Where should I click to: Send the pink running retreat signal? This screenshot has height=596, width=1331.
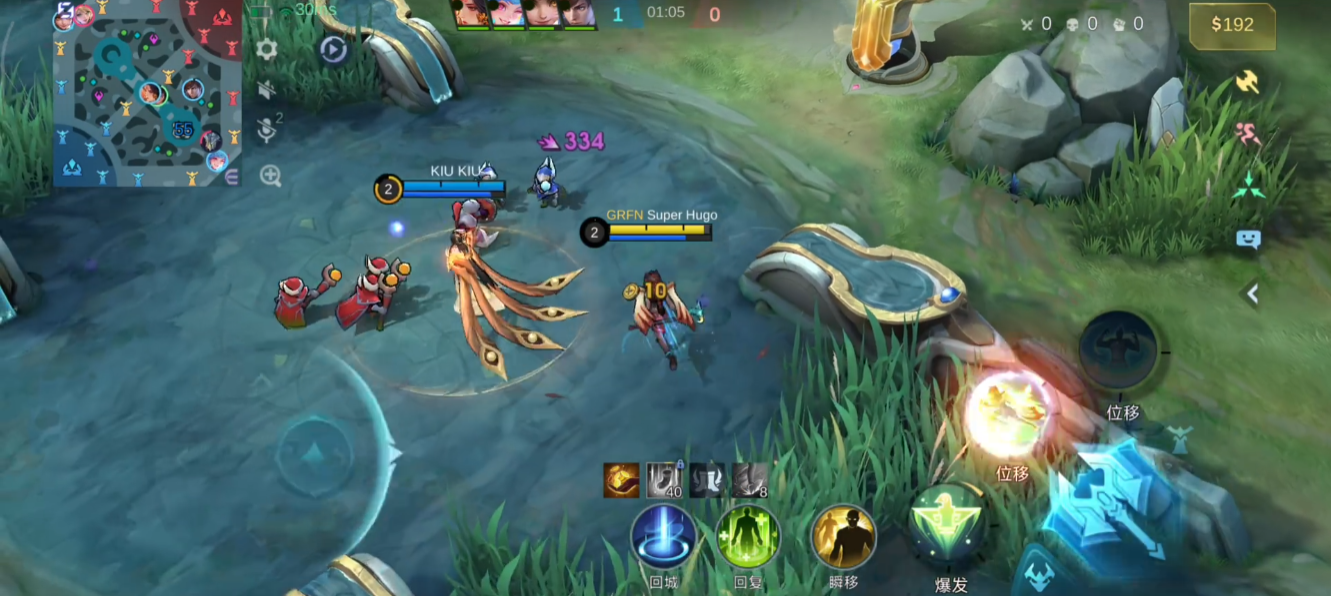point(1247,134)
